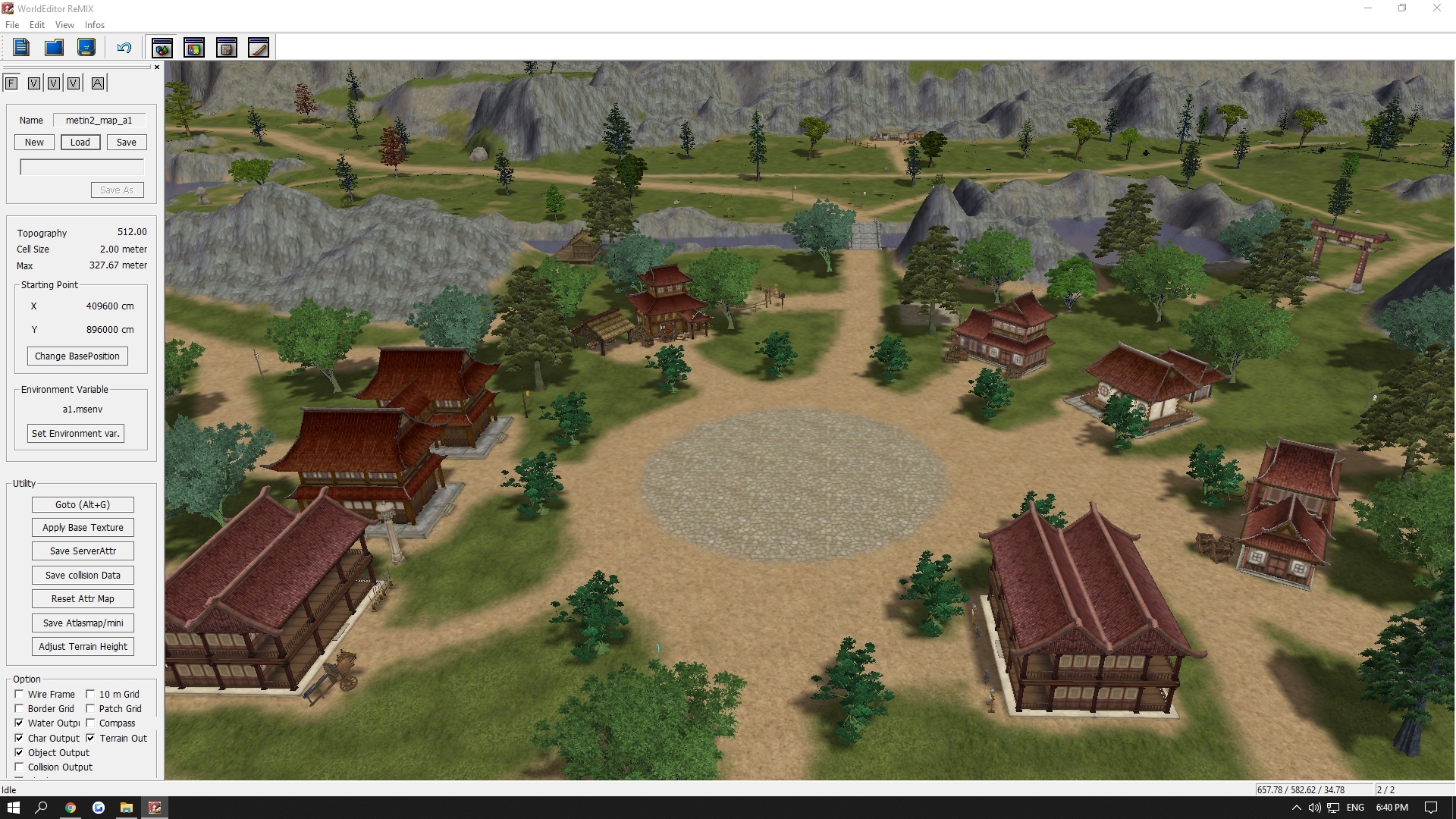The height and width of the screenshot is (819, 1456).
Task: Enable the Compass checkbox
Action: [91, 723]
